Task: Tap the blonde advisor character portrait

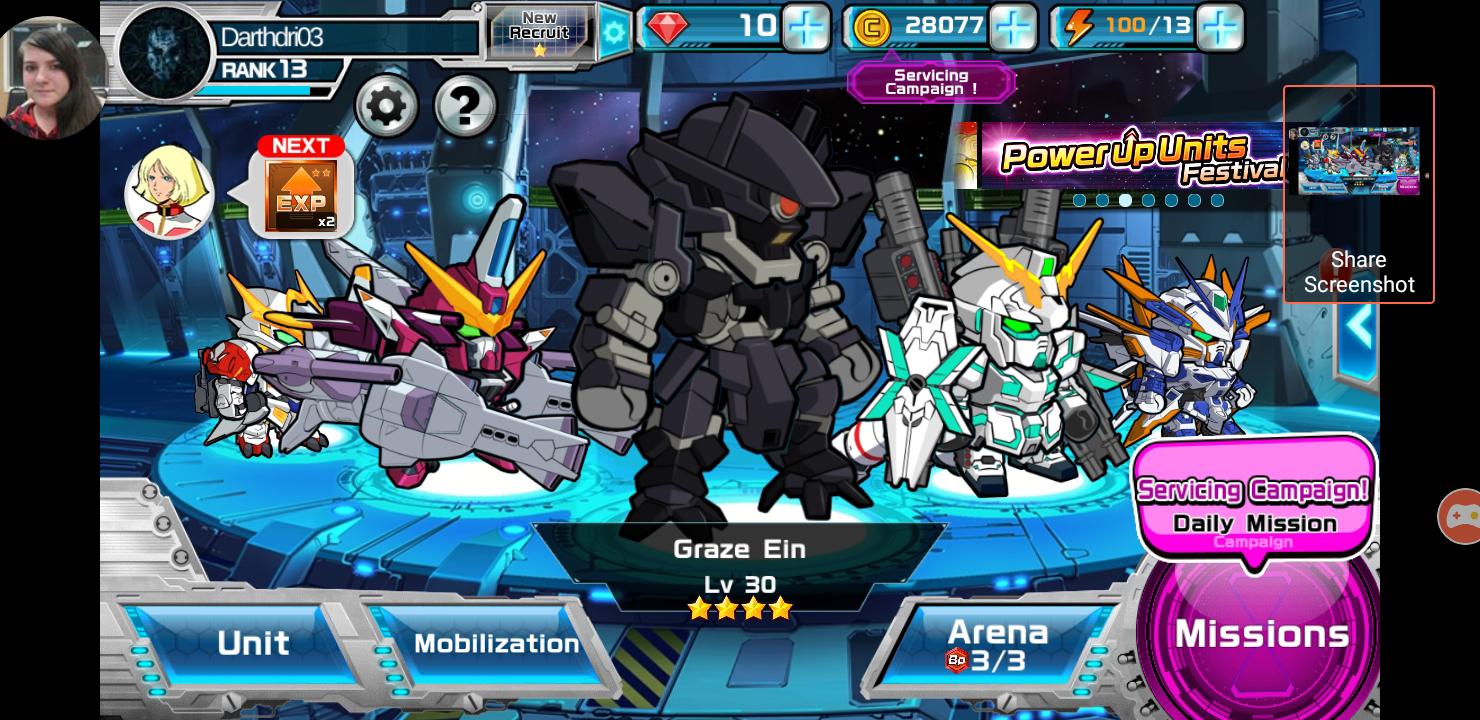Action: [169, 192]
